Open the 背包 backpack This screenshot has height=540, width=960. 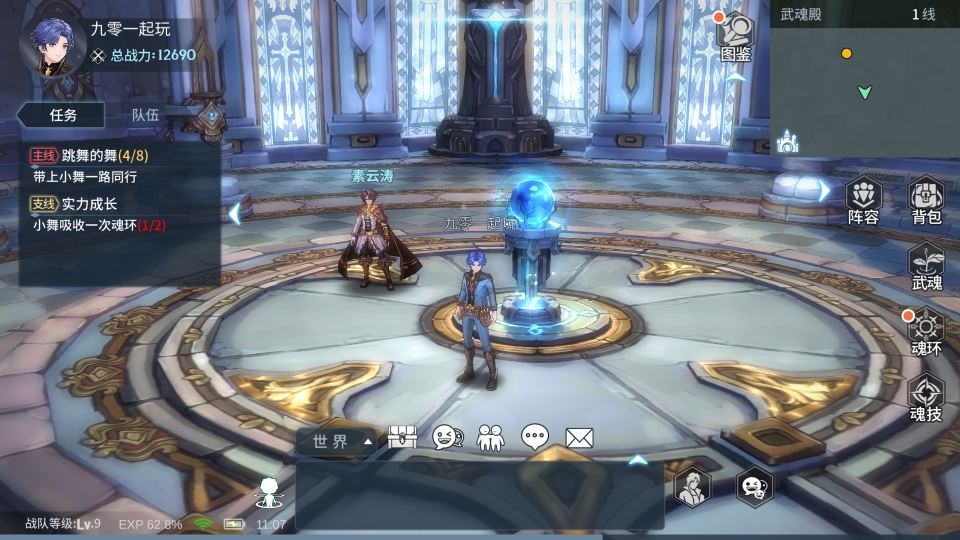(926, 199)
